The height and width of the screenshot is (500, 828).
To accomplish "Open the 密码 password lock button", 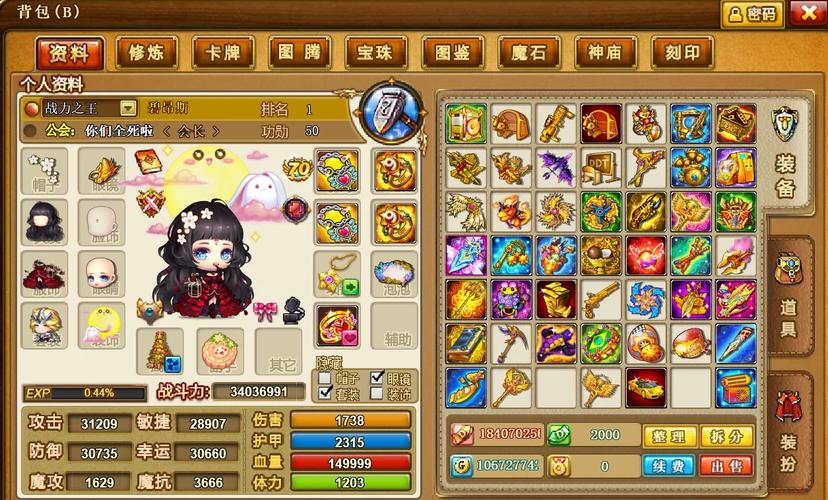I will [751, 14].
